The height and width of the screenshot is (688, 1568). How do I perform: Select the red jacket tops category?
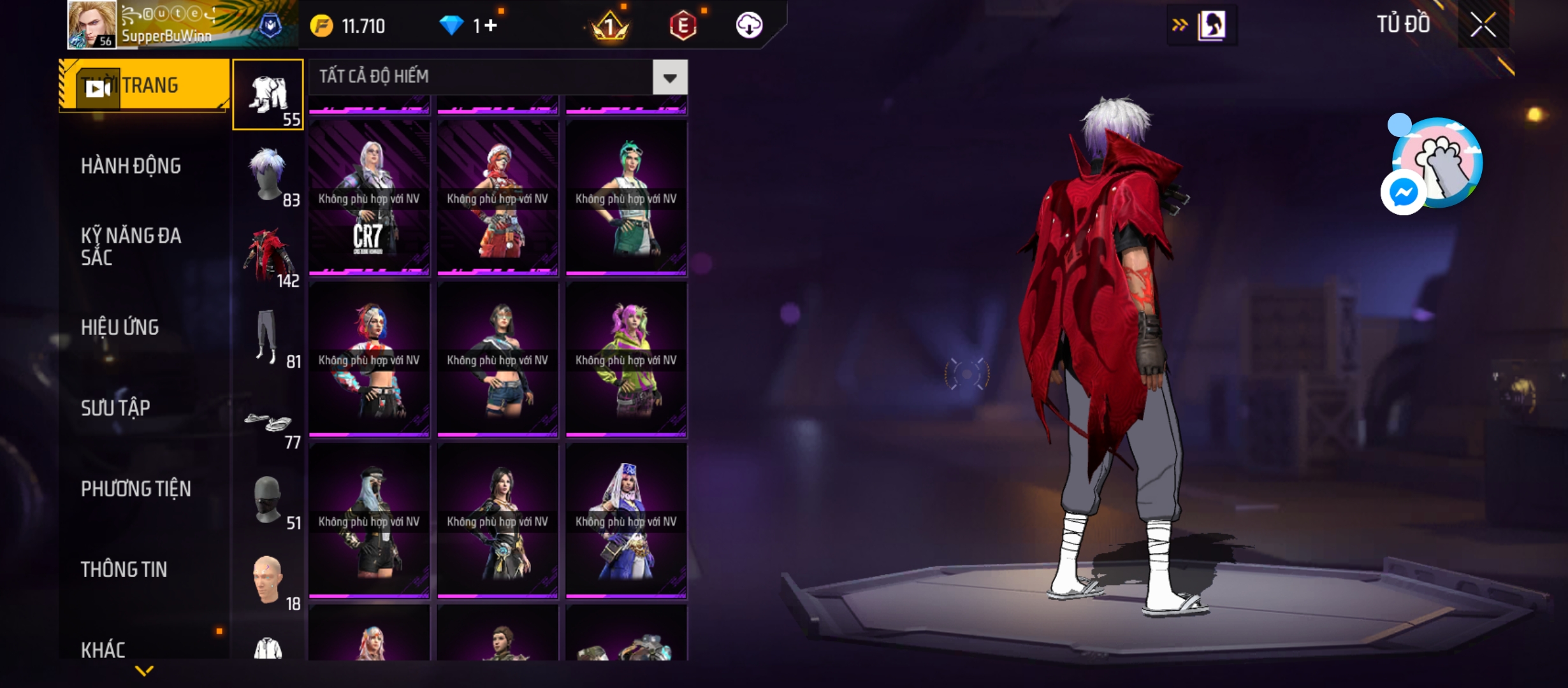[268, 256]
